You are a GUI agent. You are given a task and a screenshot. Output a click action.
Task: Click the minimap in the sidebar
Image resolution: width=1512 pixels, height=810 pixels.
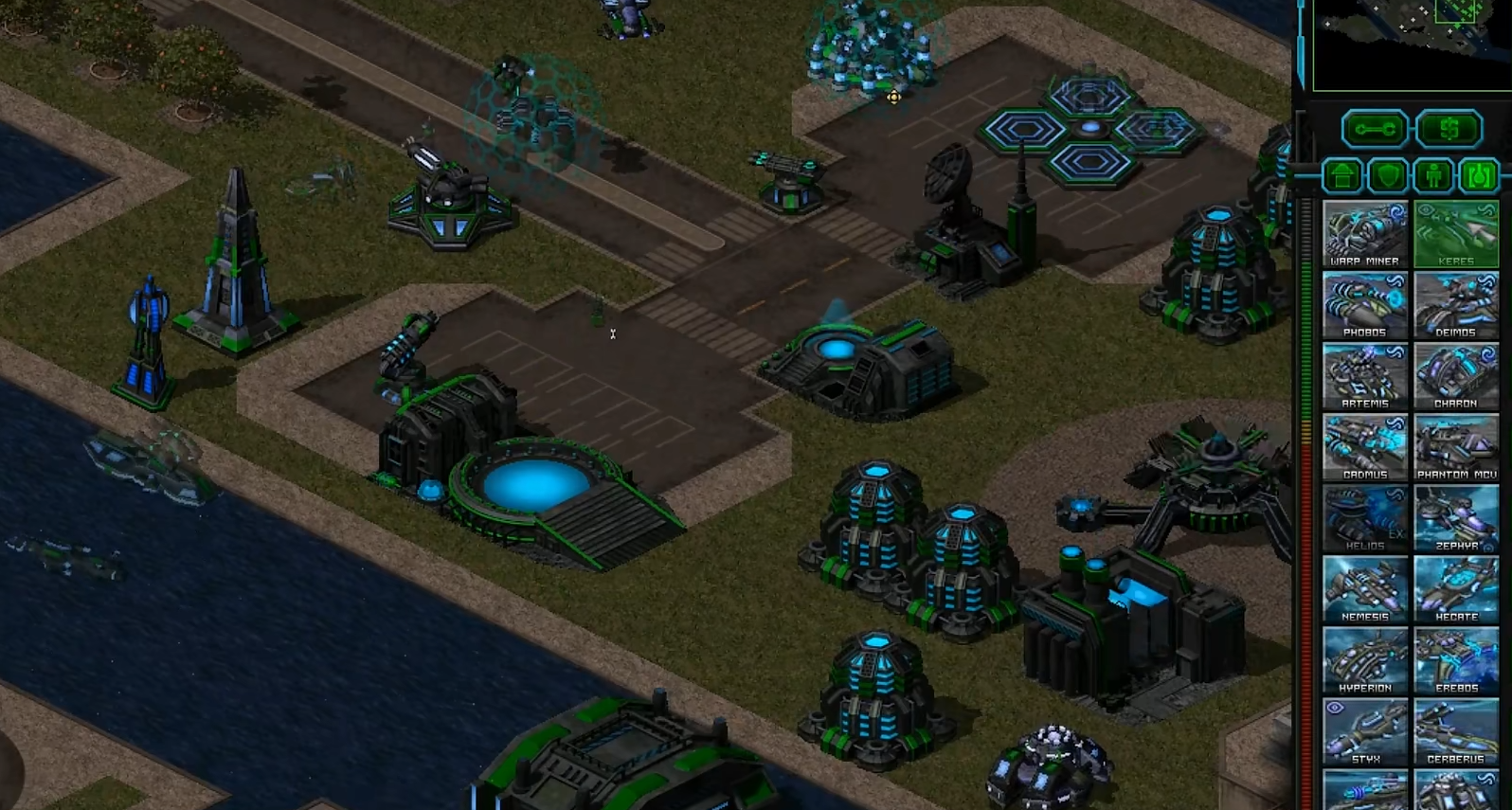[1411, 43]
